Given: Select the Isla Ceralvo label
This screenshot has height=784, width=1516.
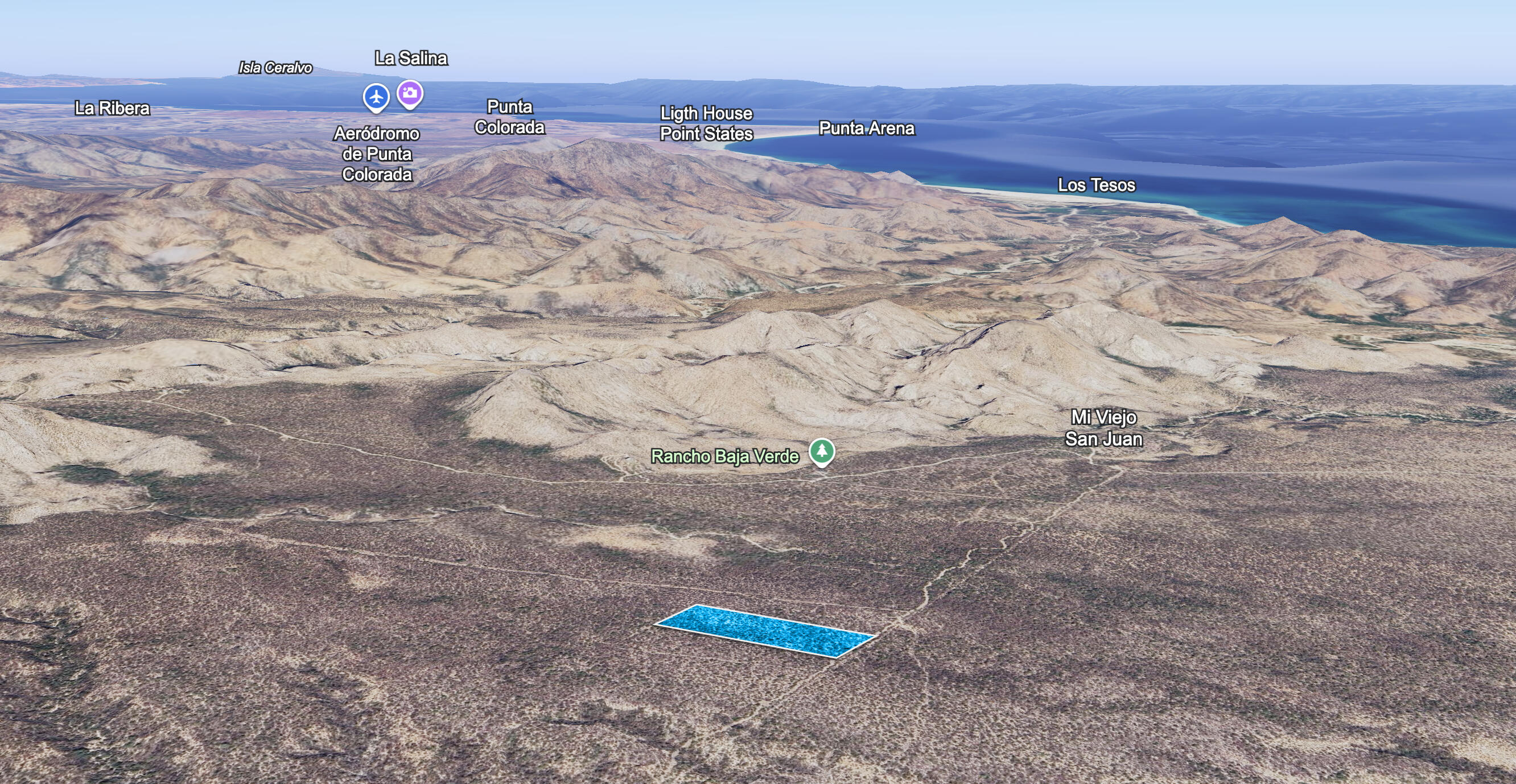Looking at the screenshot, I should coord(275,68).
